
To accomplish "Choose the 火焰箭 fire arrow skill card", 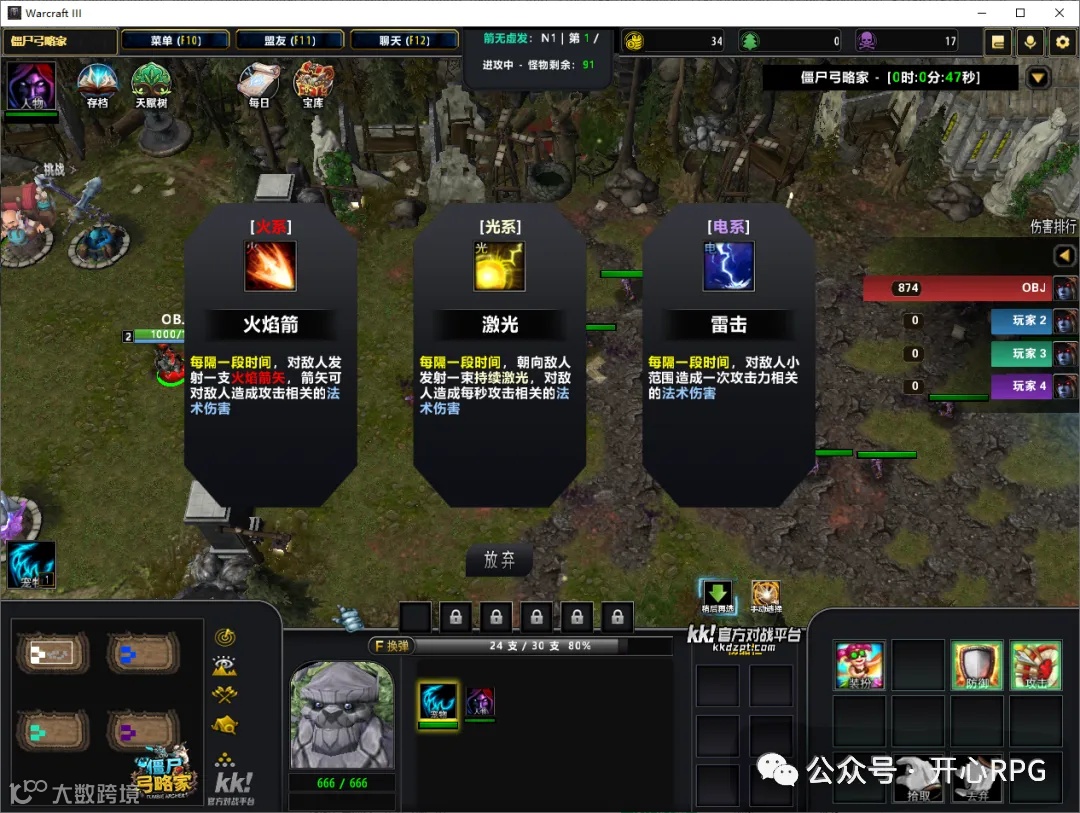I will [x=271, y=340].
